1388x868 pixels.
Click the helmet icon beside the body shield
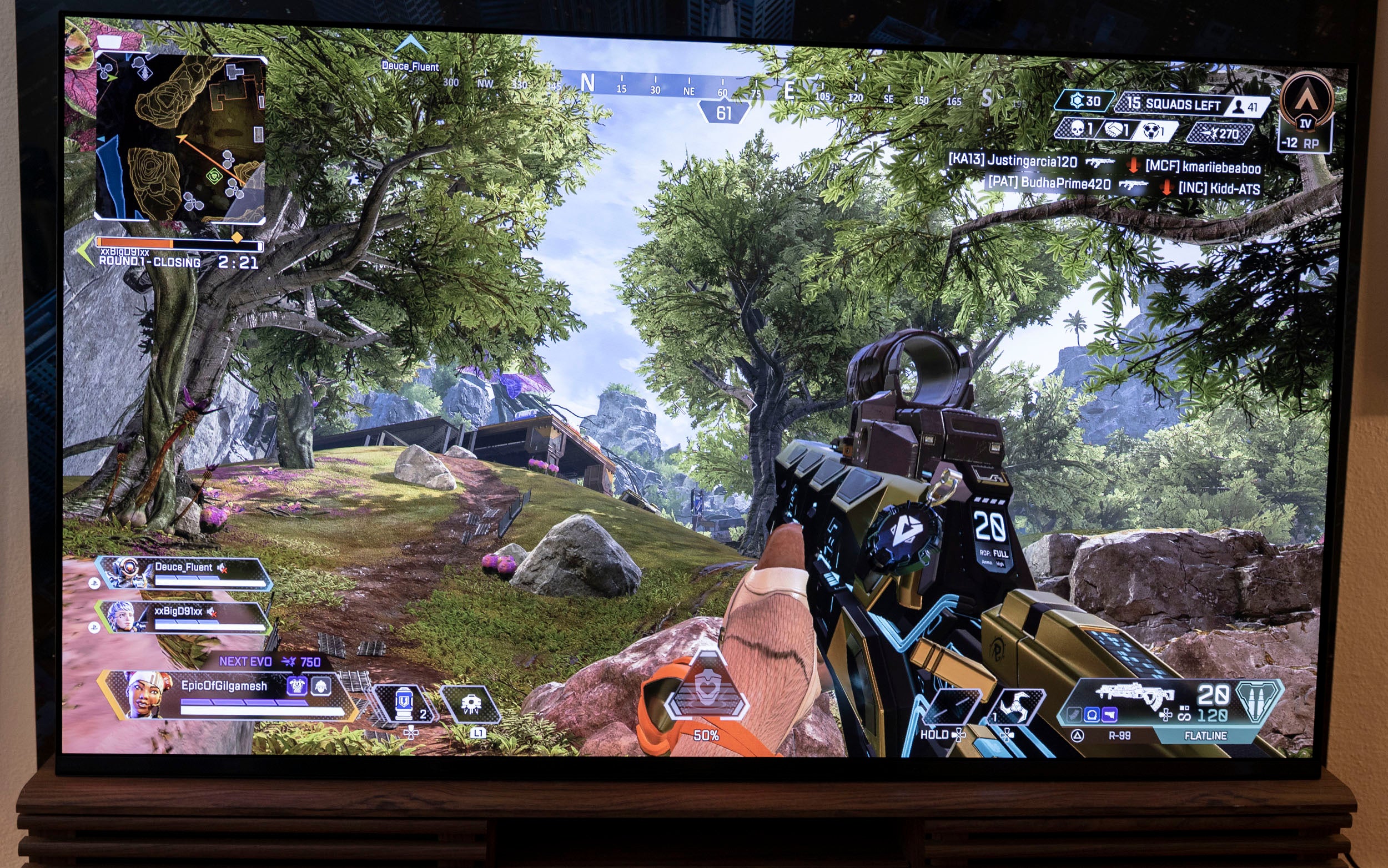(320, 685)
